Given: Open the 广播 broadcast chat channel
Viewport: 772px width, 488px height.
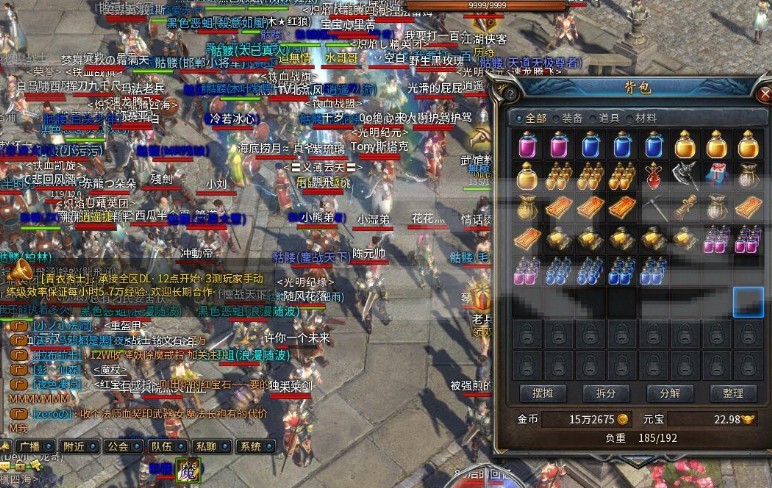Looking at the screenshot, I should [x=28, y=446].
